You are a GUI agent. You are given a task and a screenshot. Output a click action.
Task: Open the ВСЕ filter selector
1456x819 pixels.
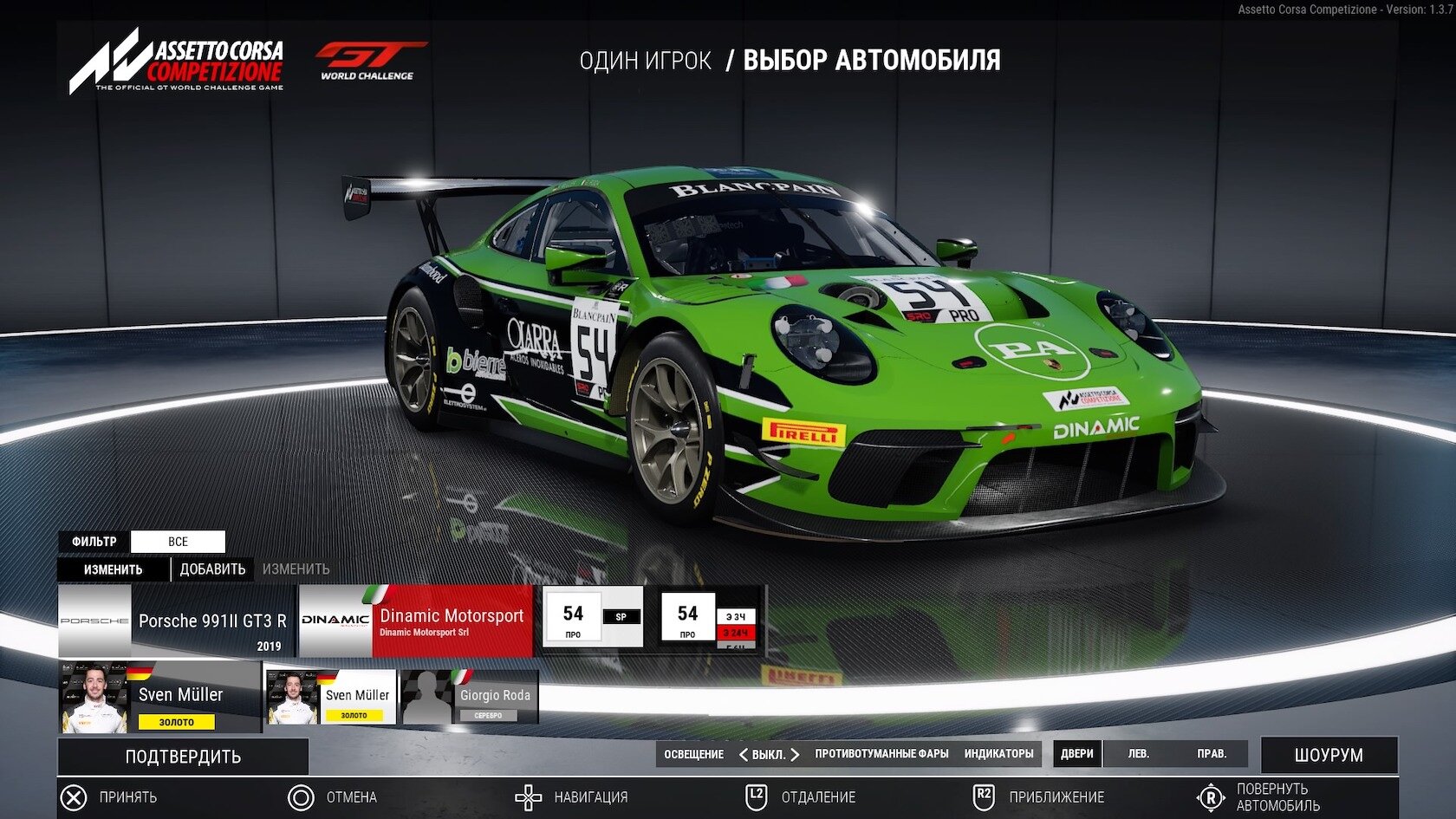(x=178, y=542)
